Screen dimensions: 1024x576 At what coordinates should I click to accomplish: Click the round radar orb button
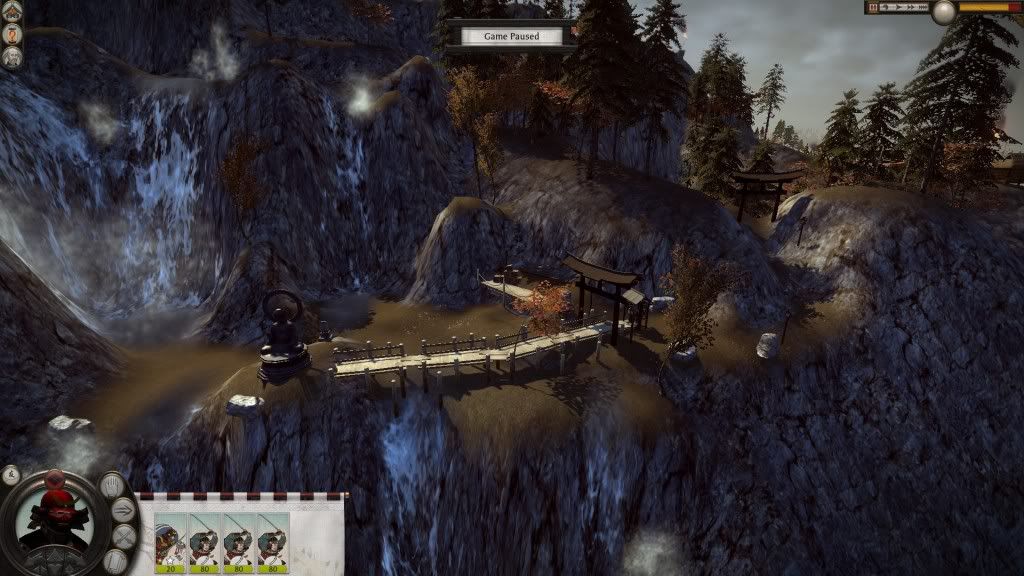[943, 12]
